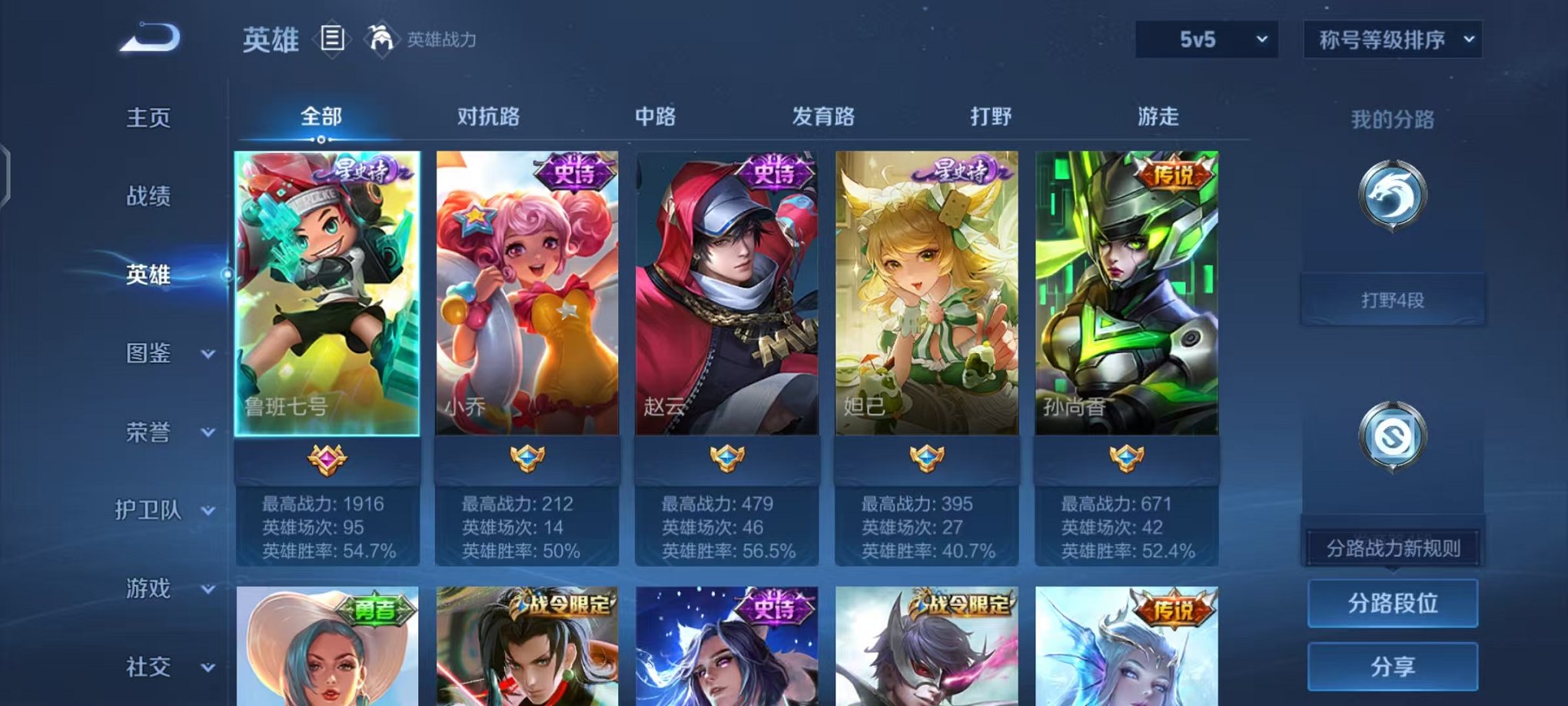Click the hero list document icon next to 英雄
The width and height of the screenshot is (1568, 706).
[331, 37]
